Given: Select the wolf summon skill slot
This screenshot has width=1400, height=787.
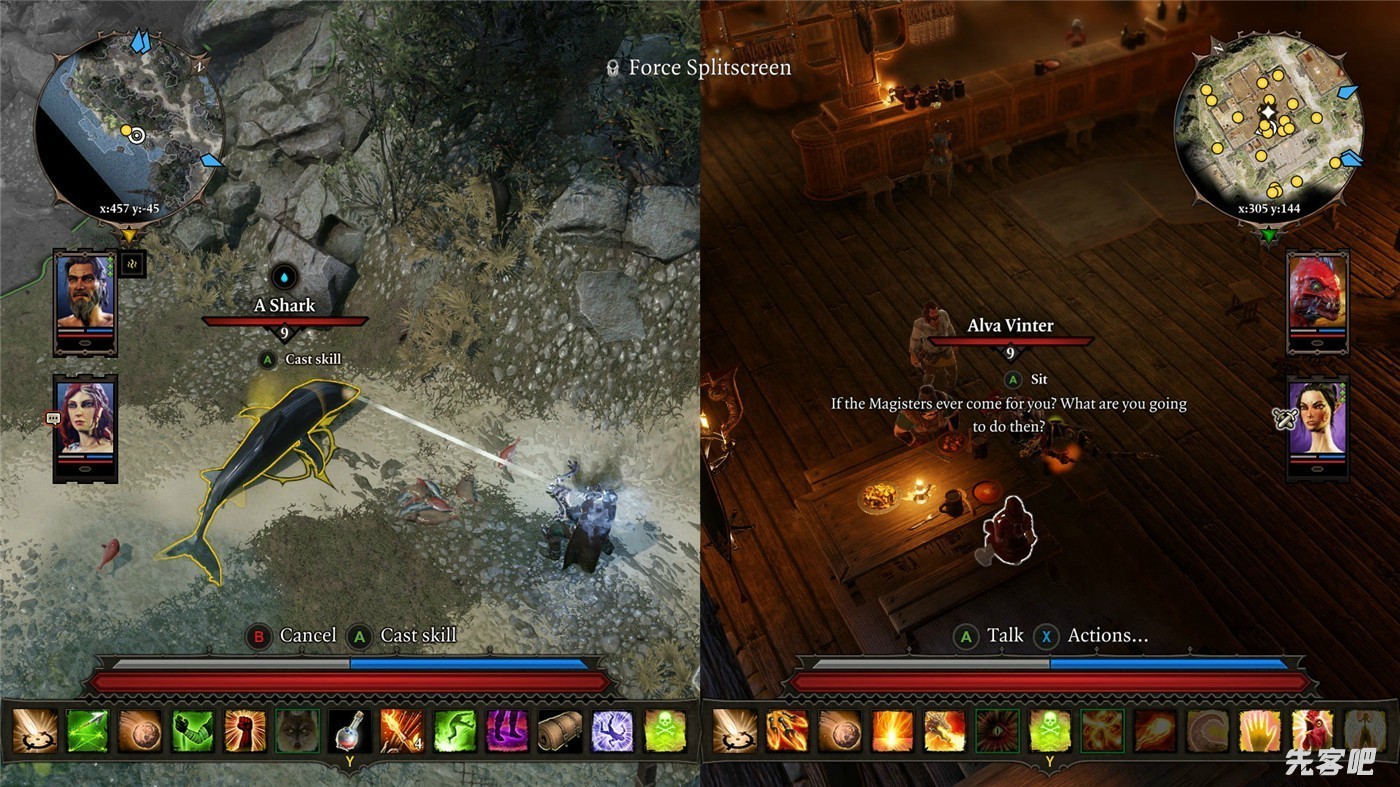Looking at the screenshot, I should point(297,731).
